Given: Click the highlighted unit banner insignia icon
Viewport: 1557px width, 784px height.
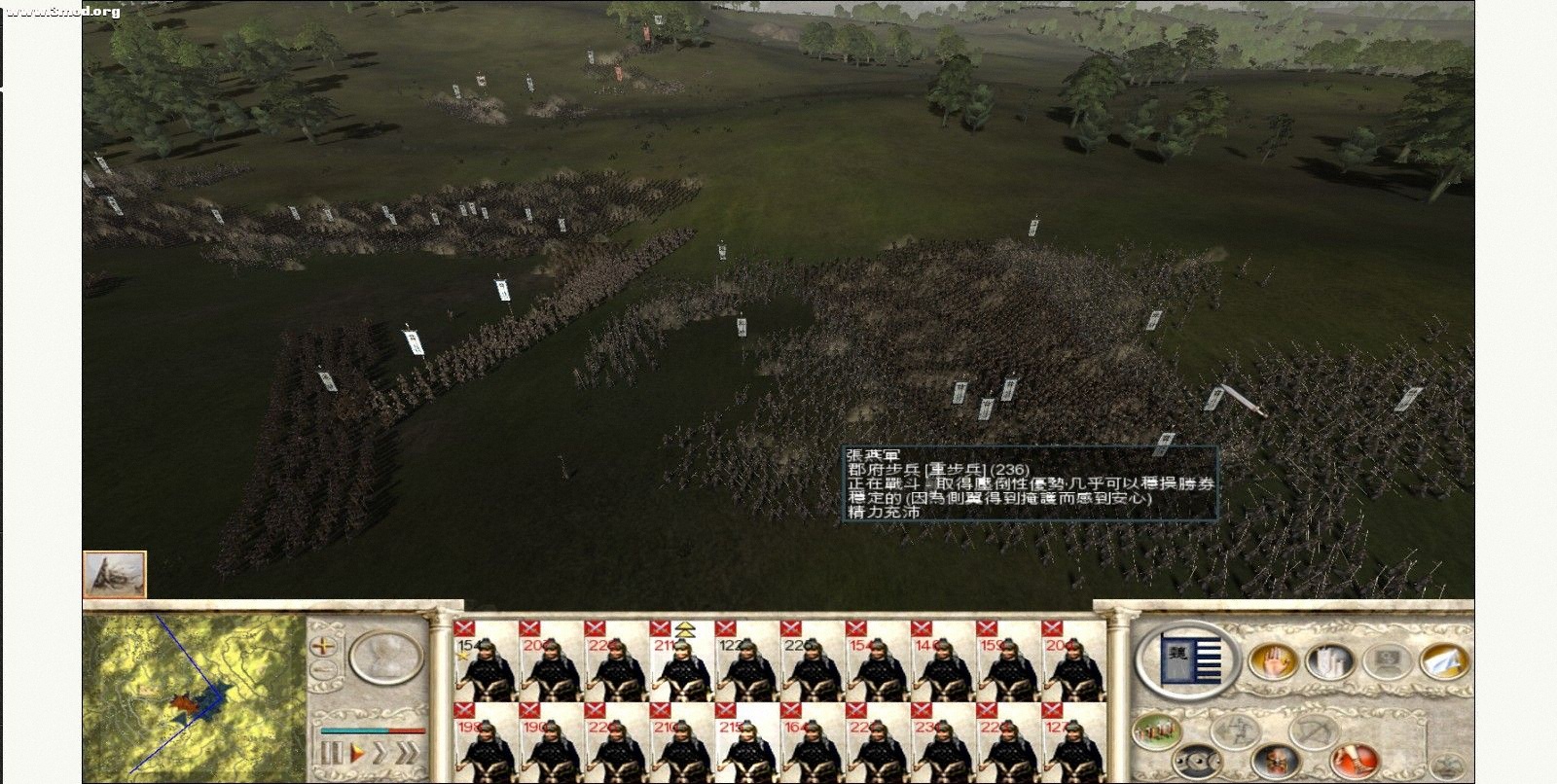Looking at the screenshot, I should tap(1189, 659).
